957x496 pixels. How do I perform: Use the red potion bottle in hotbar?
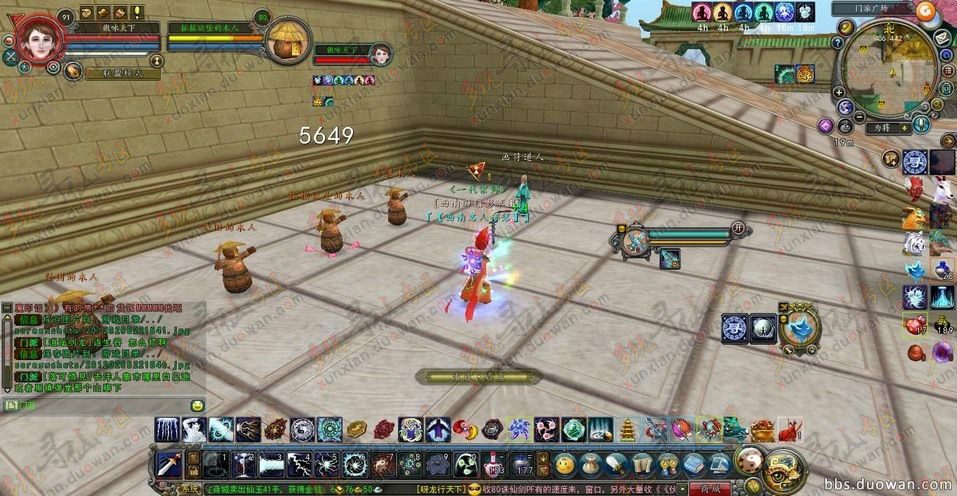[493, 465]
